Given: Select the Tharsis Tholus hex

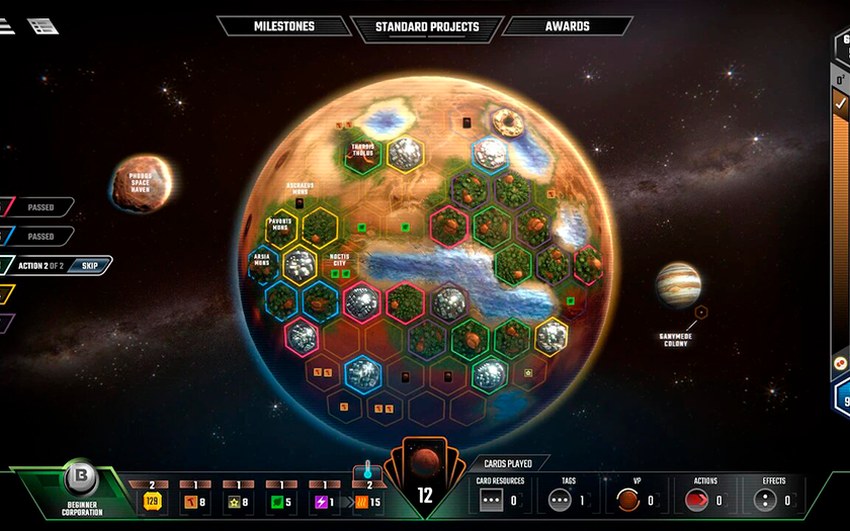Looking at the screenshot, I should coord(362,153).
